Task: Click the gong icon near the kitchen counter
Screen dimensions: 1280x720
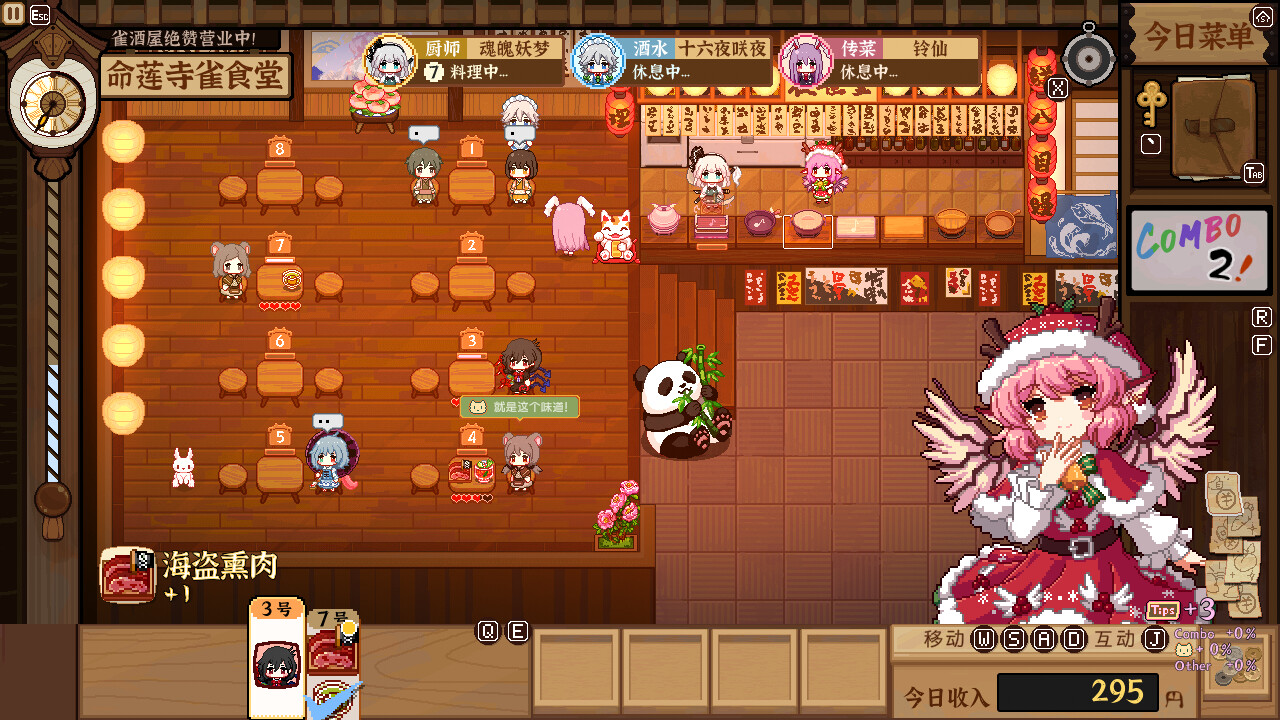Action: pos(1090,57)
